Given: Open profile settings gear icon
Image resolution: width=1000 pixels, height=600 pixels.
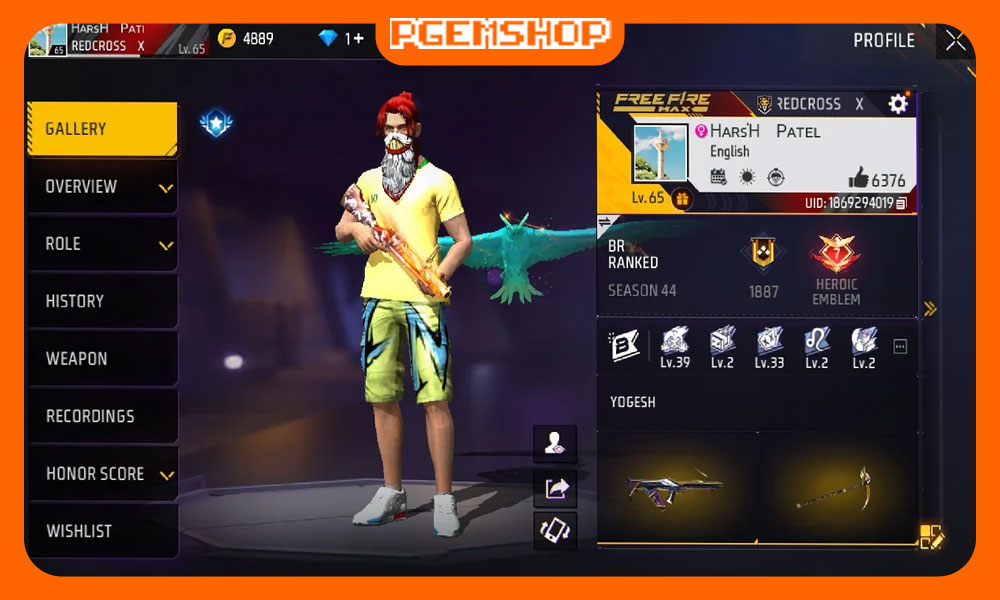Looking at the screenshot, I should pyautogui.click(x=898, y=104).
